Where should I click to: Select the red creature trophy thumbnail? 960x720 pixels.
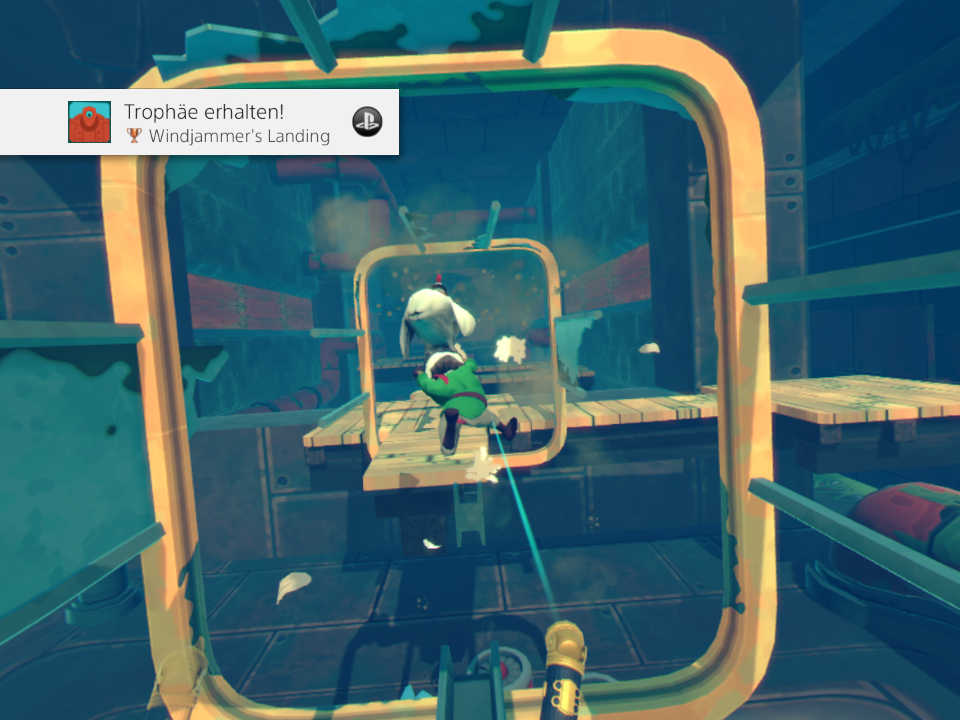tap(89, 122)
